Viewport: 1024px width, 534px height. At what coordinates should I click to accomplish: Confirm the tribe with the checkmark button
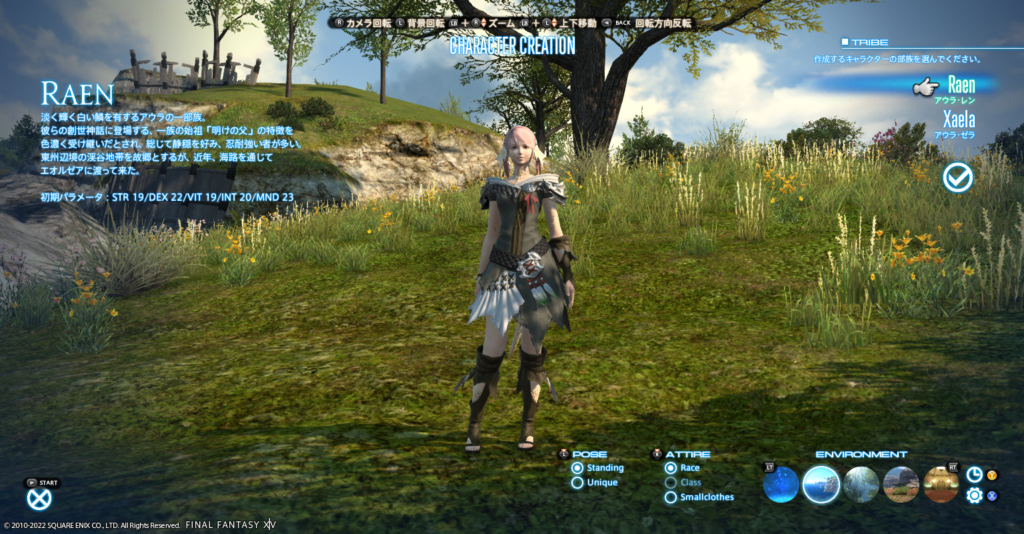(x=958, y=177)
